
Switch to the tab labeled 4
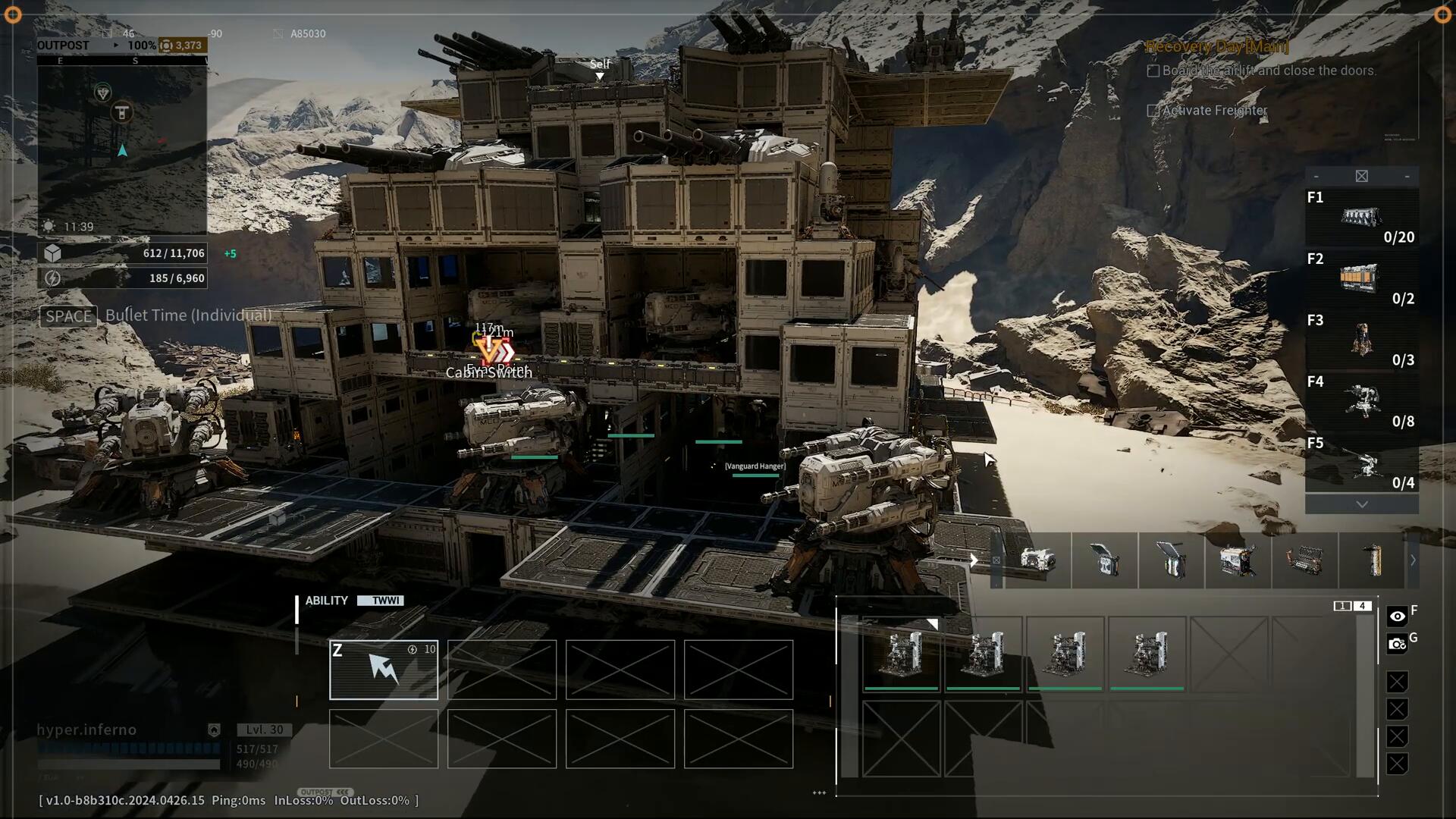(x=1363, y=606)
